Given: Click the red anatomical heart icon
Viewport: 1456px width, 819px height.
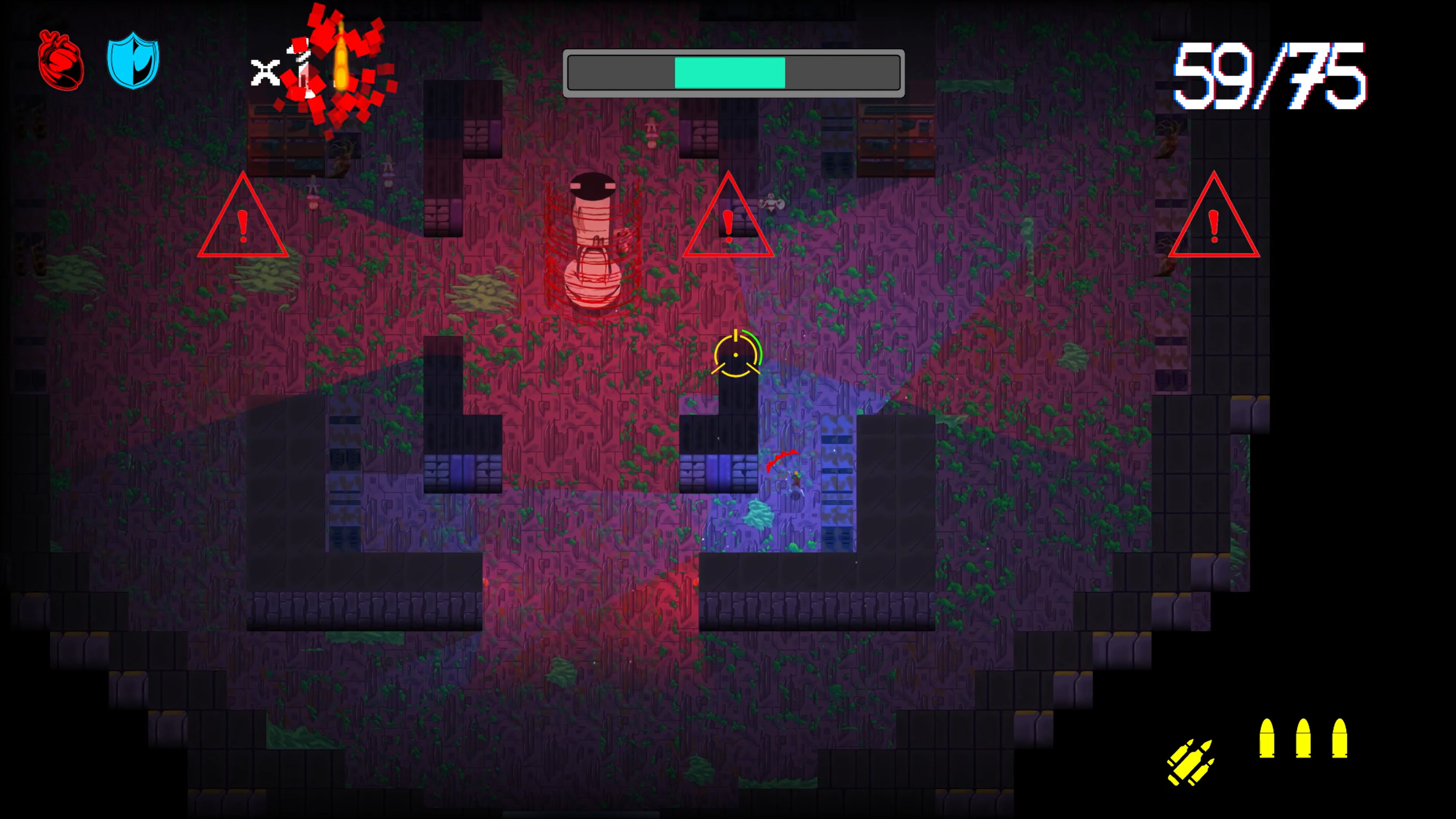Looking at the screenshot, I should pyautogui.click(x=61, y=61).
